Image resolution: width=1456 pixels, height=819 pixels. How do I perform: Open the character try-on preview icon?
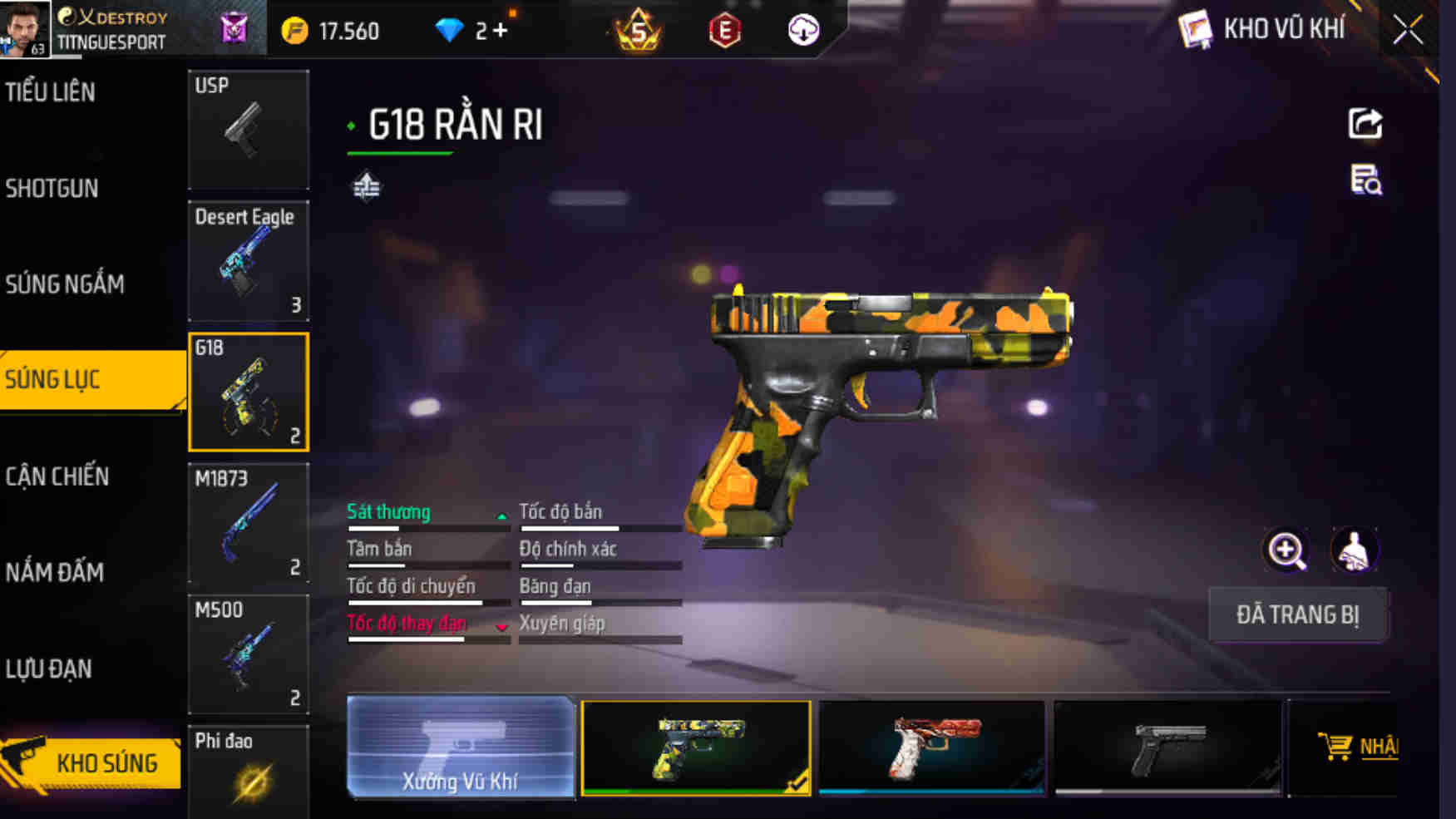(1353, 550)
